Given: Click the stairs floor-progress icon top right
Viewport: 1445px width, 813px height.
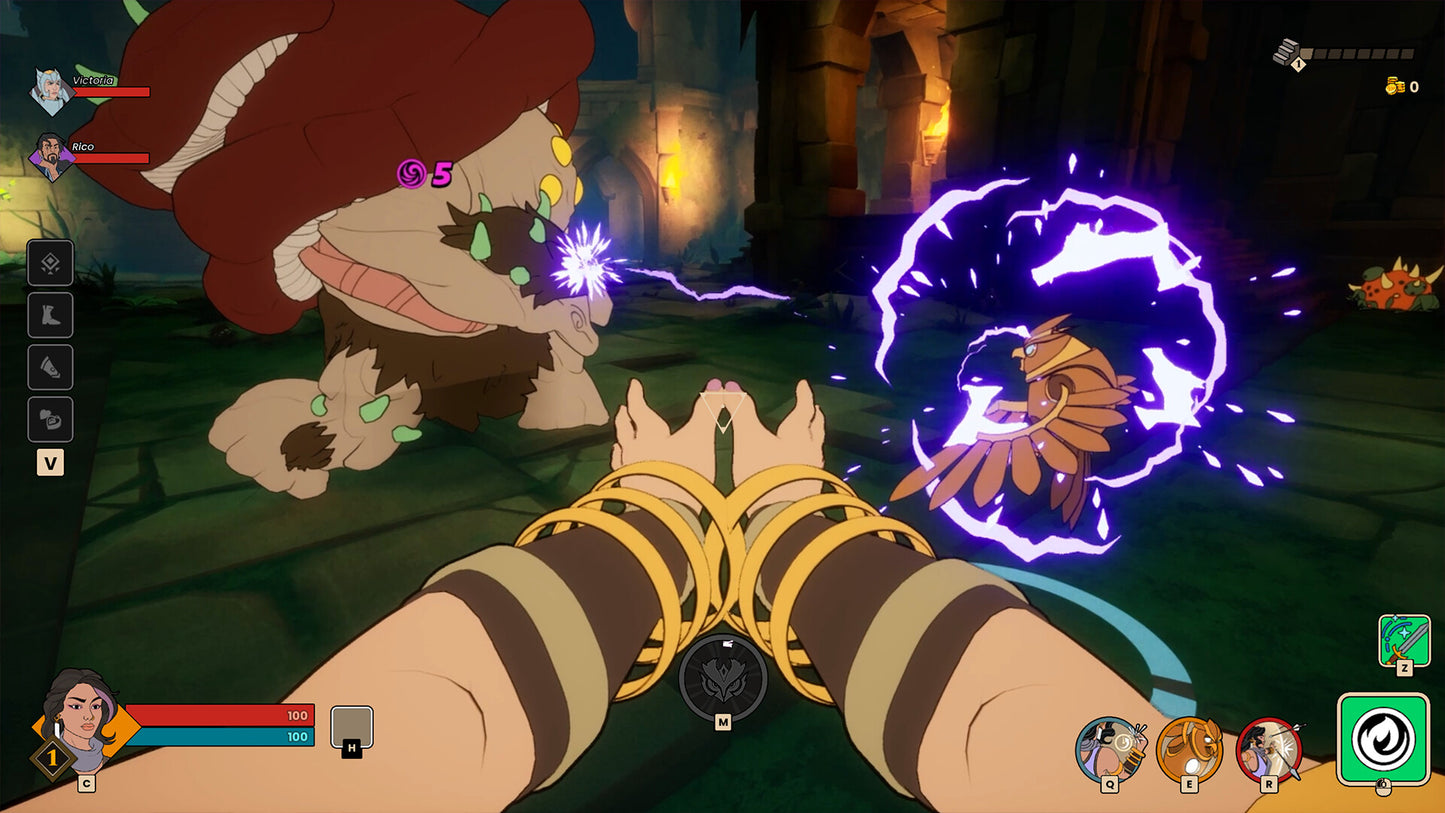Looking at the screenshot, I should pos(1285,48).
